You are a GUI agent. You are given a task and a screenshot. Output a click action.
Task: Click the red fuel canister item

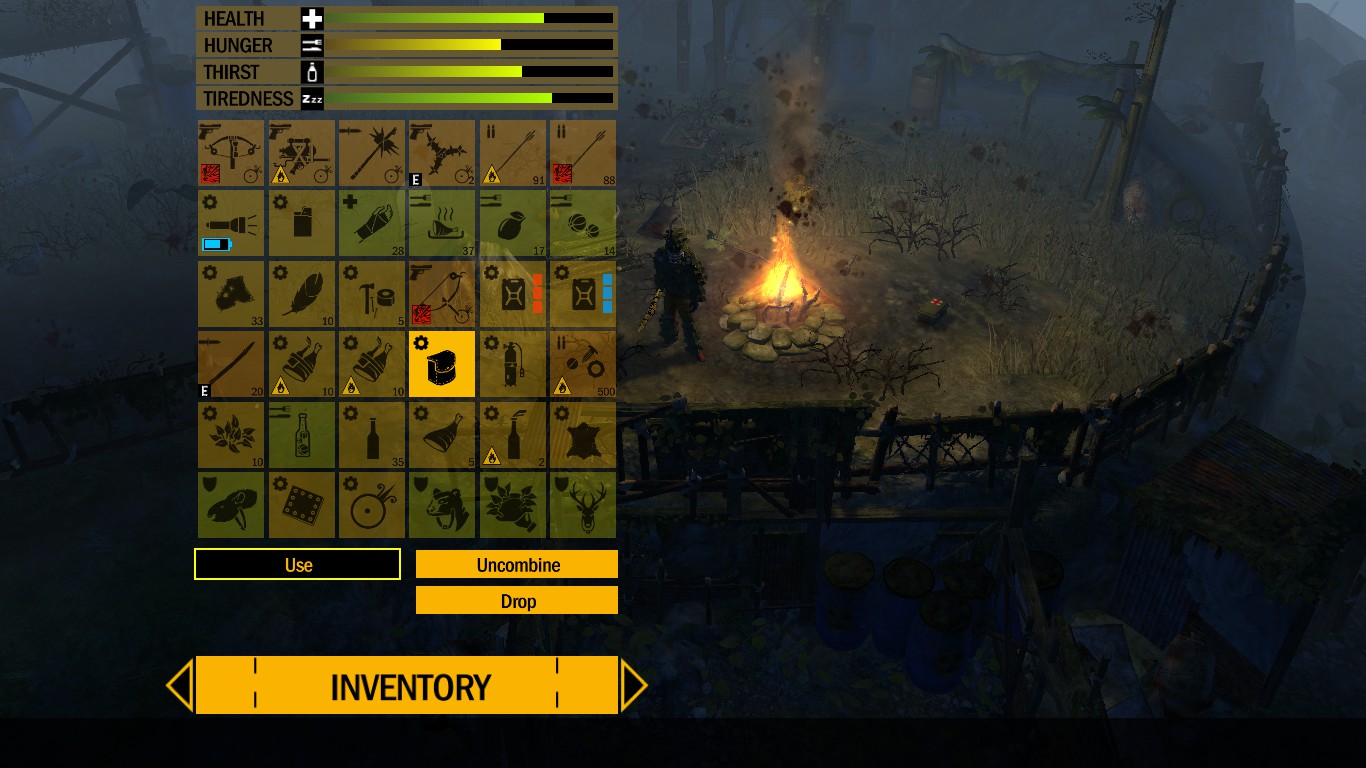point(511,293)
